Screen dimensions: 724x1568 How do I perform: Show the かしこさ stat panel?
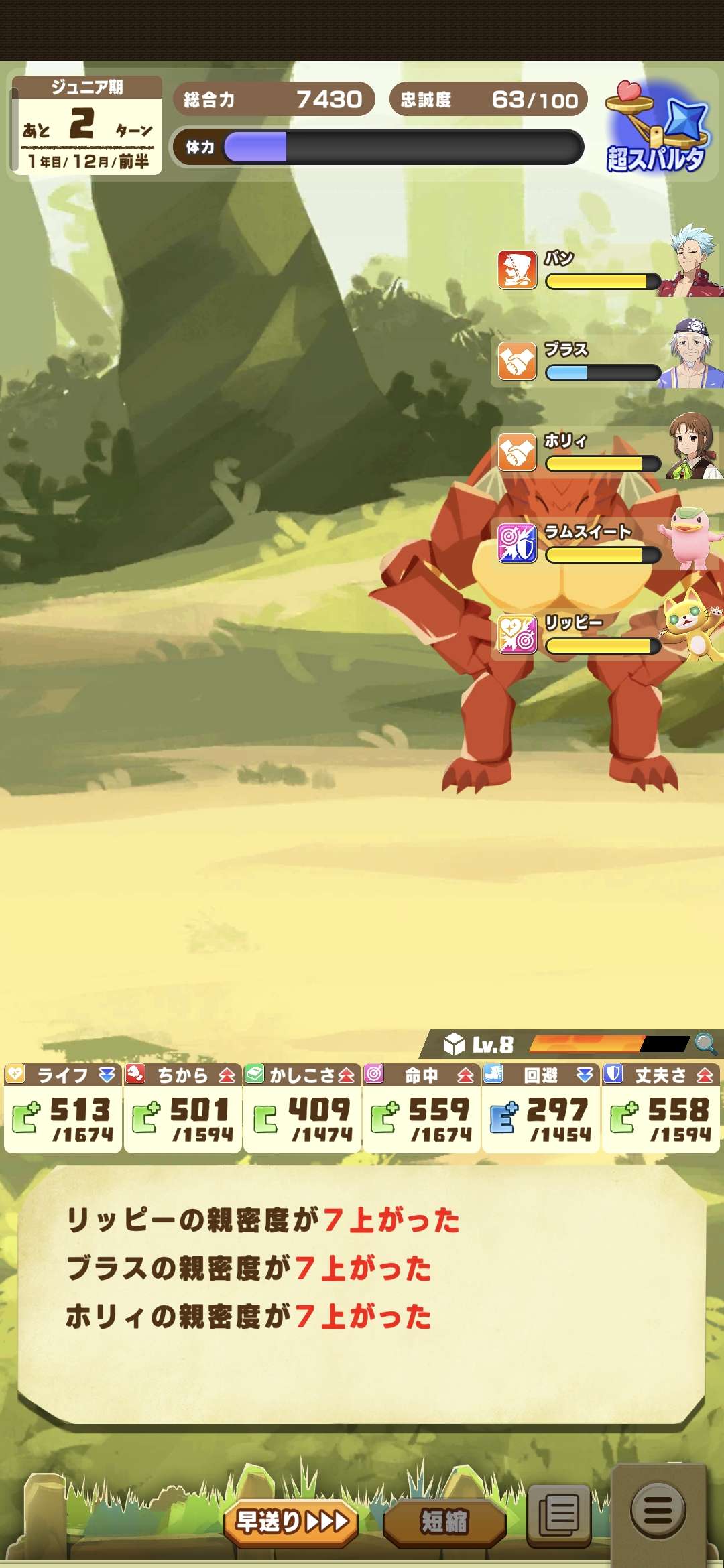302,1108
